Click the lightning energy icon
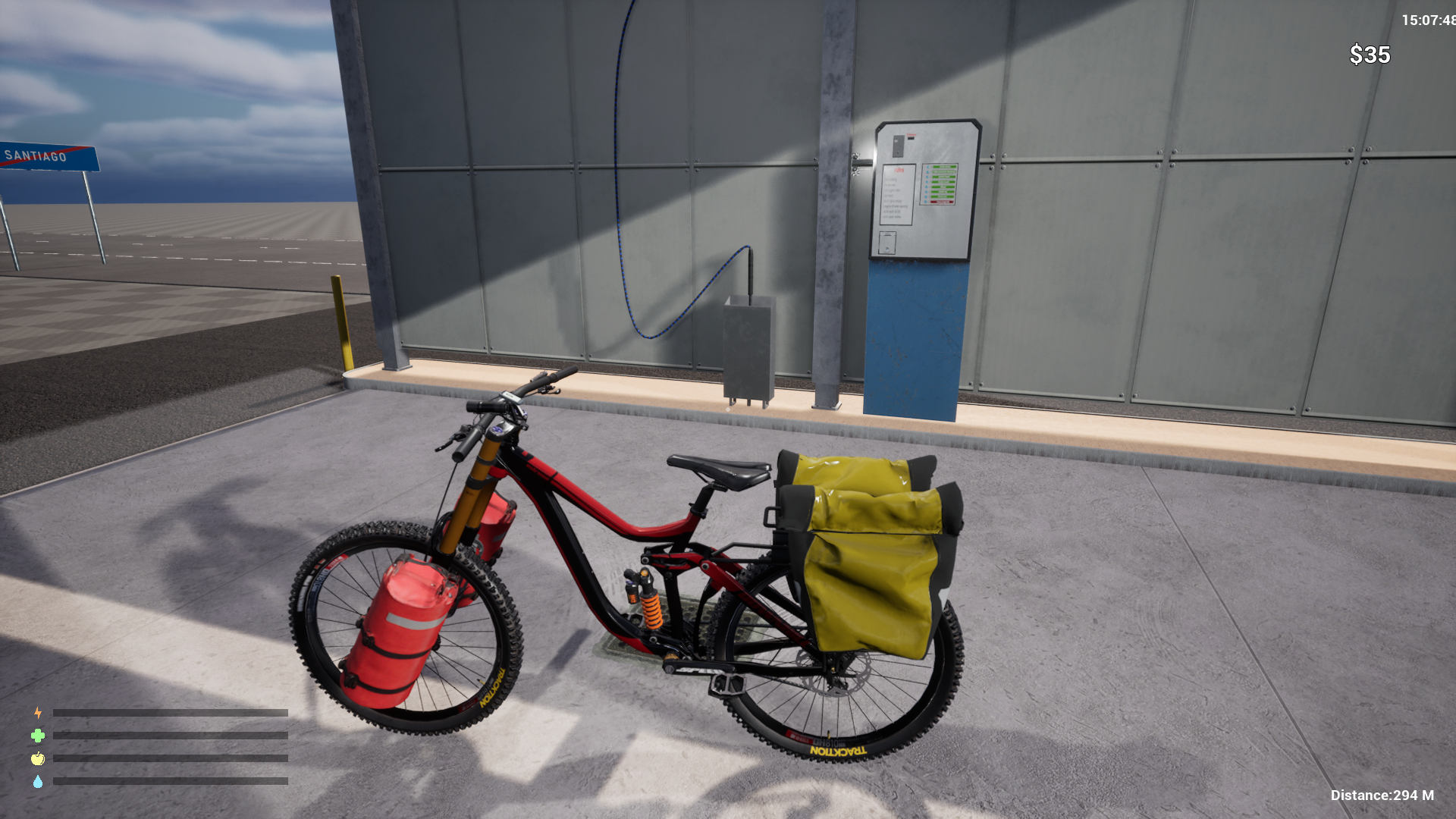Image resolution: width=1456 pixels, height=819 pixels. tap(36, 712)
